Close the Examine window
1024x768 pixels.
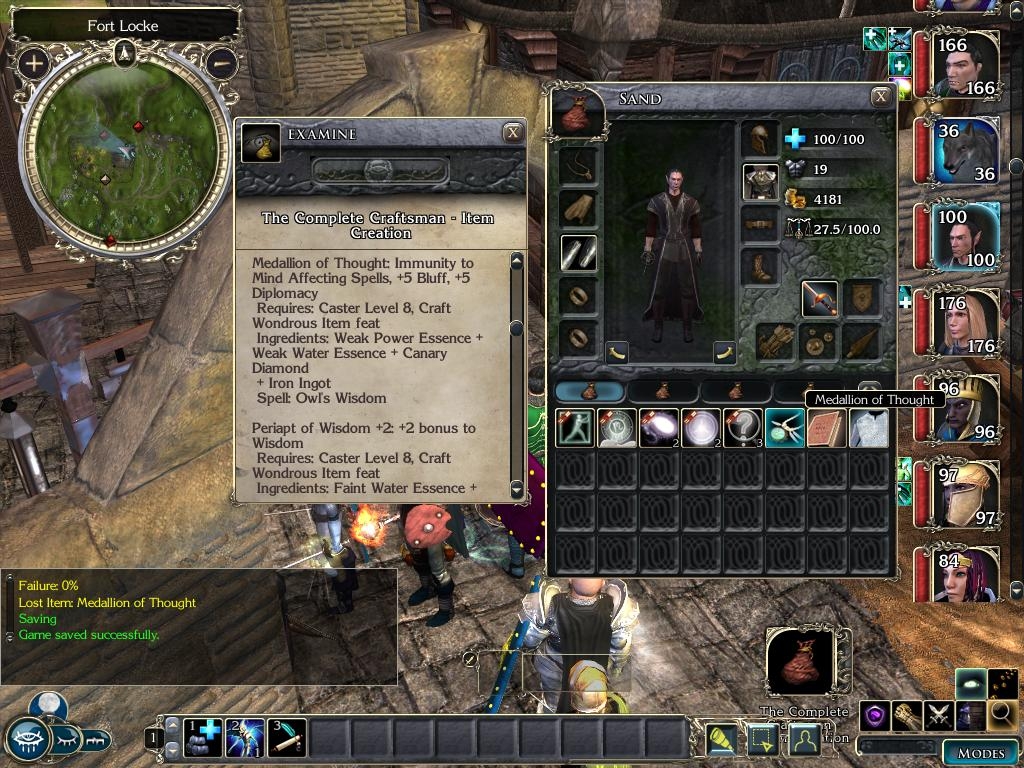pyautogui.click(x=512, y=132)
